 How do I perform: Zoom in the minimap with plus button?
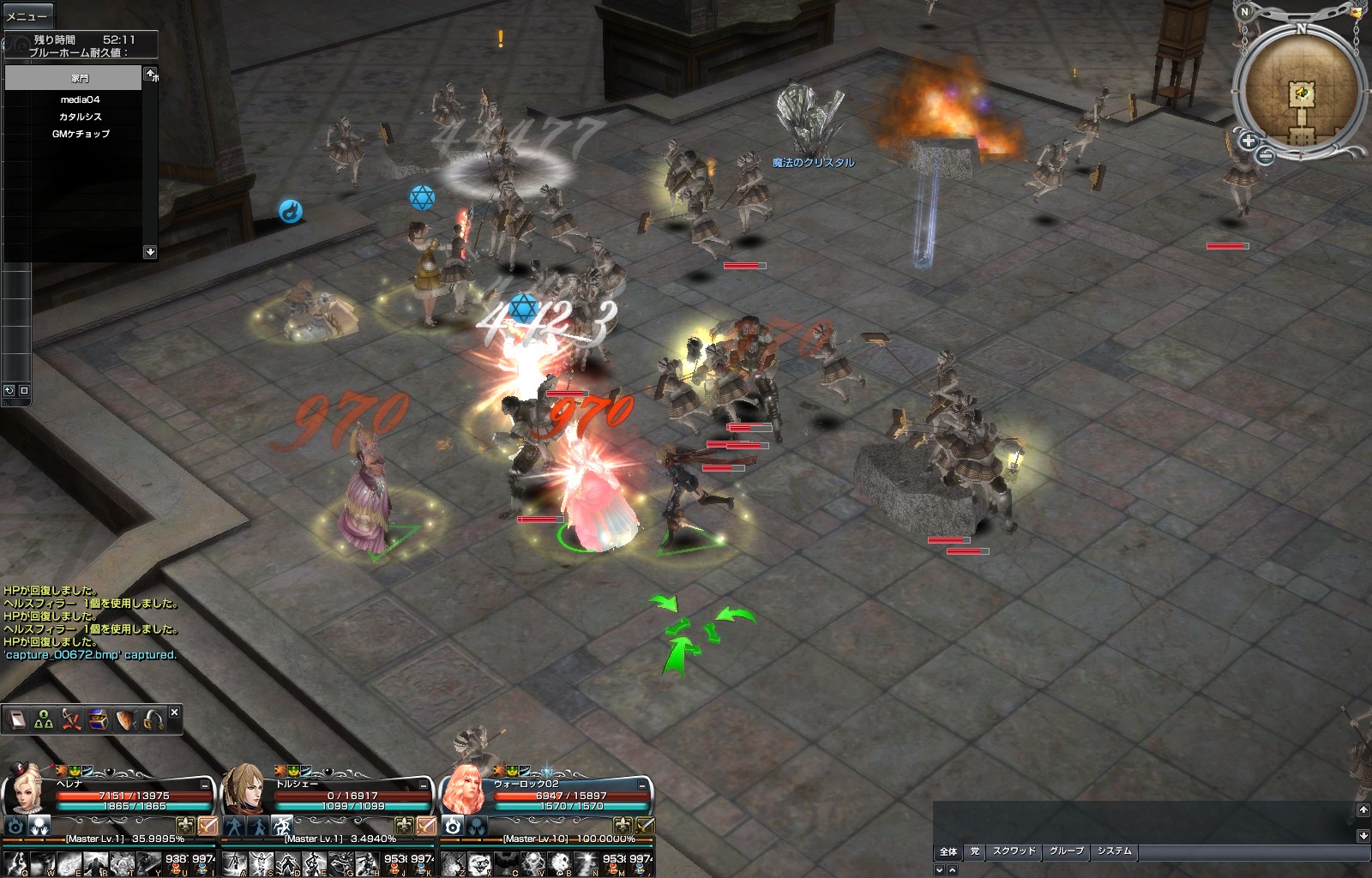click(x=1248, y=141)
